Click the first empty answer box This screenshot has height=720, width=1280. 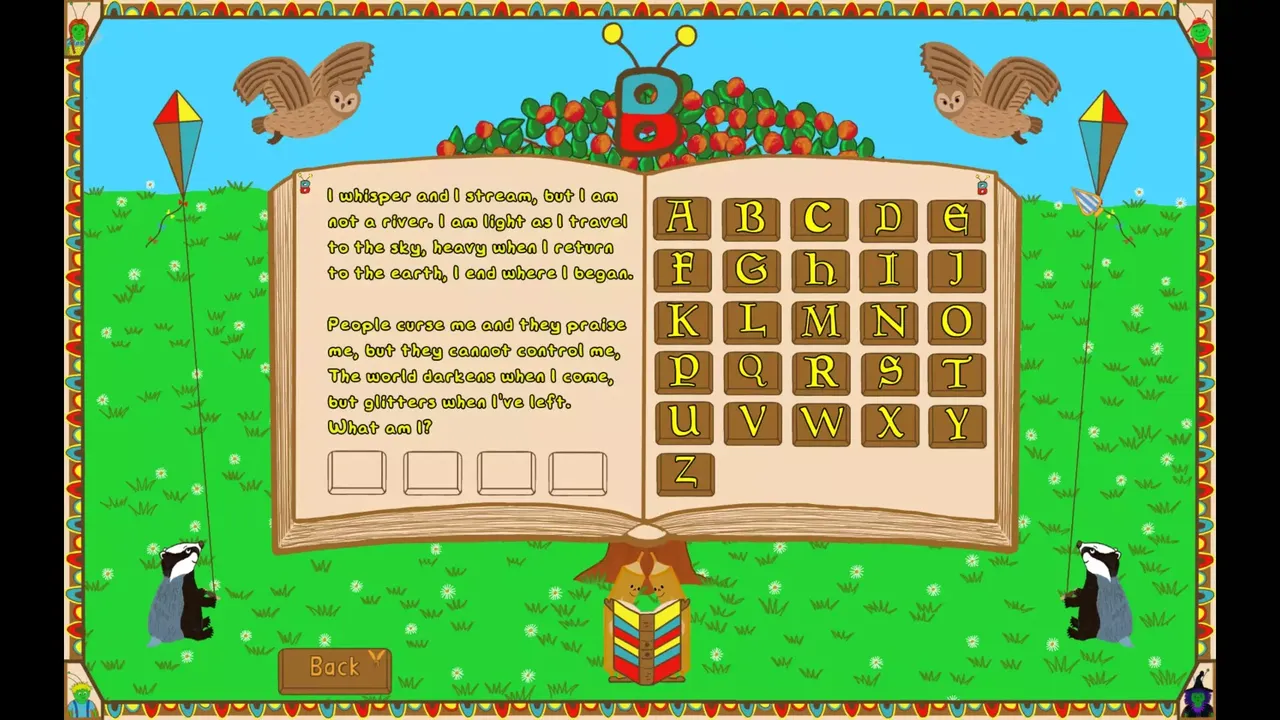357,471
